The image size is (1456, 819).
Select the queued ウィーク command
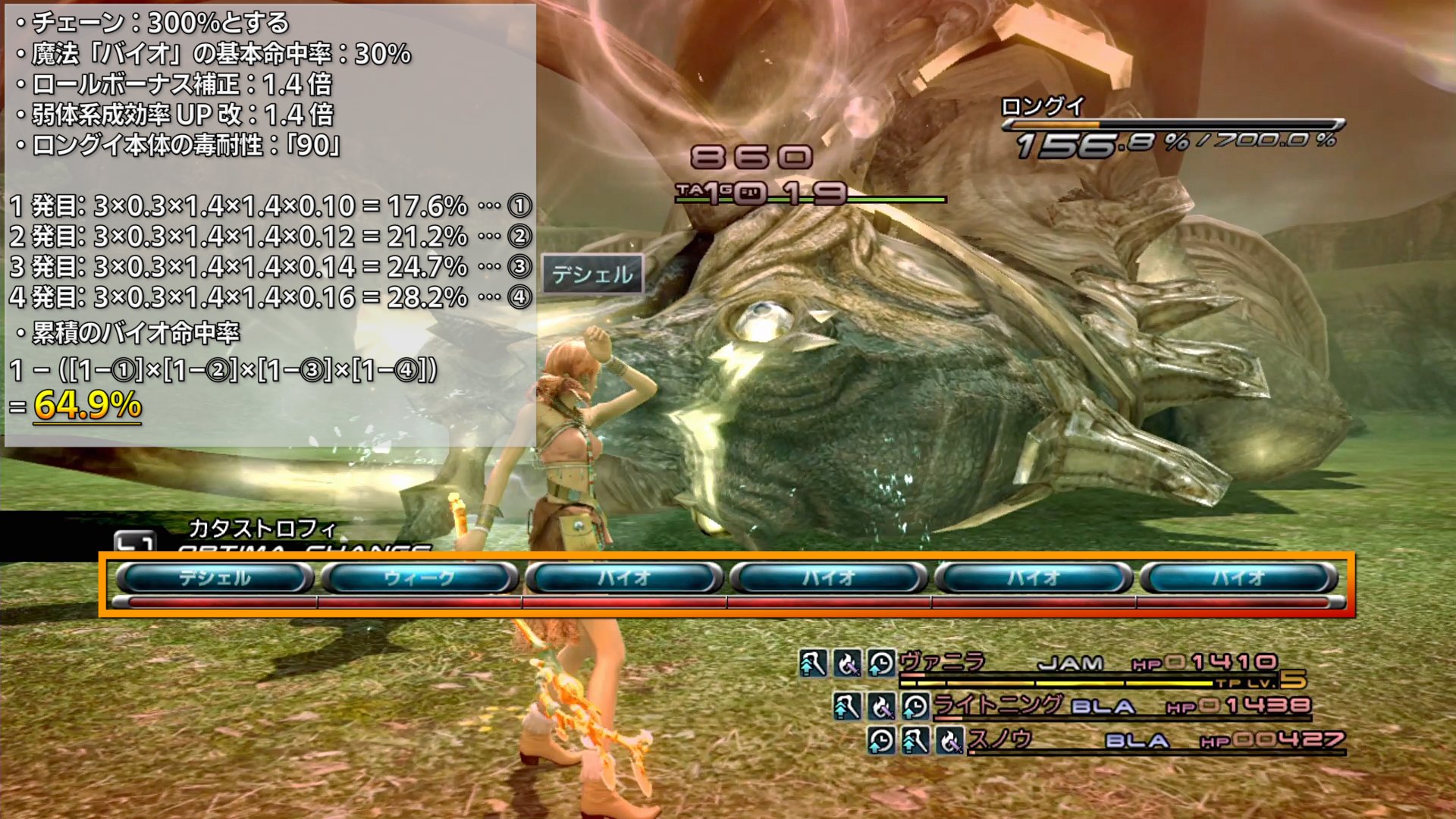coord(419,579)
